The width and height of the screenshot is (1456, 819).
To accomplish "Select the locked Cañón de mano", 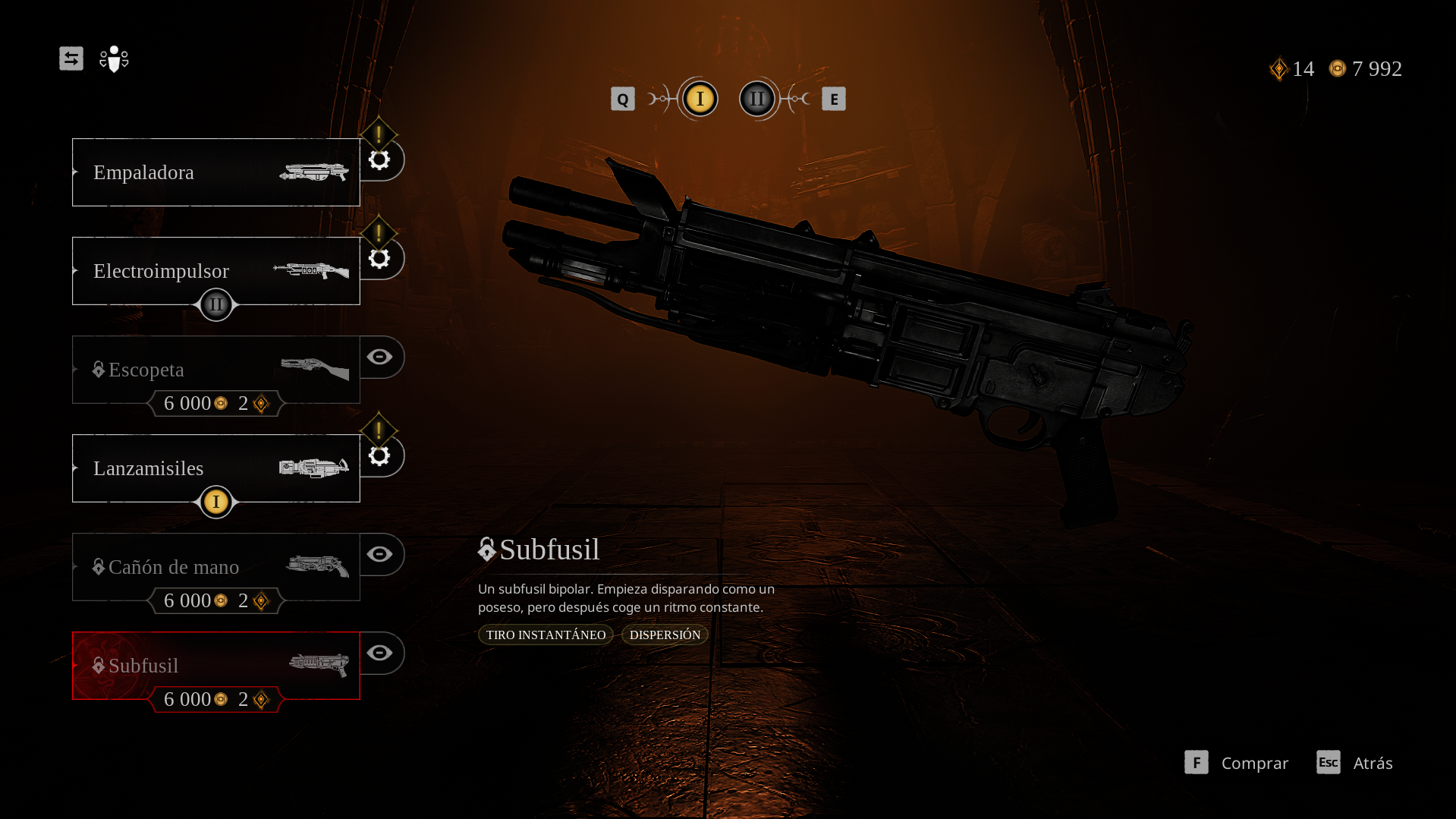I will [215, 567].
